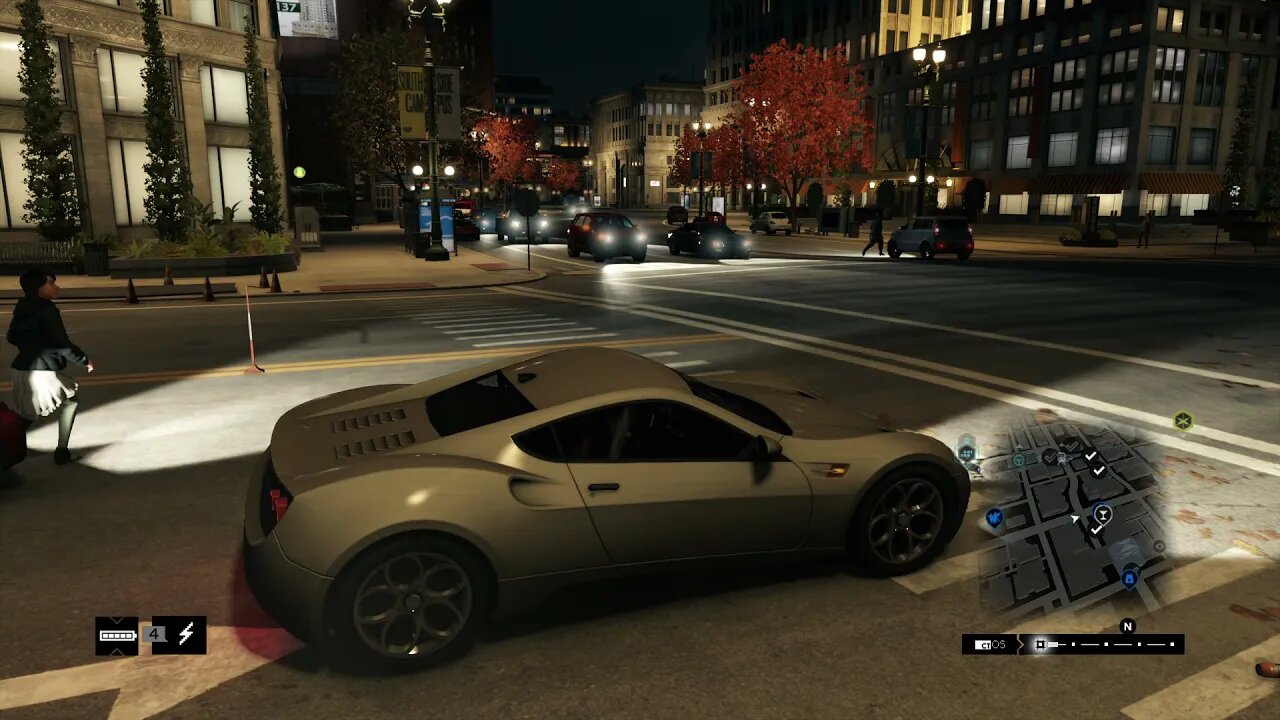Screen dimensions: 1280x720
Task: Select the ctOS tower icon at minimap edge
Action: [x=966, y=451]
